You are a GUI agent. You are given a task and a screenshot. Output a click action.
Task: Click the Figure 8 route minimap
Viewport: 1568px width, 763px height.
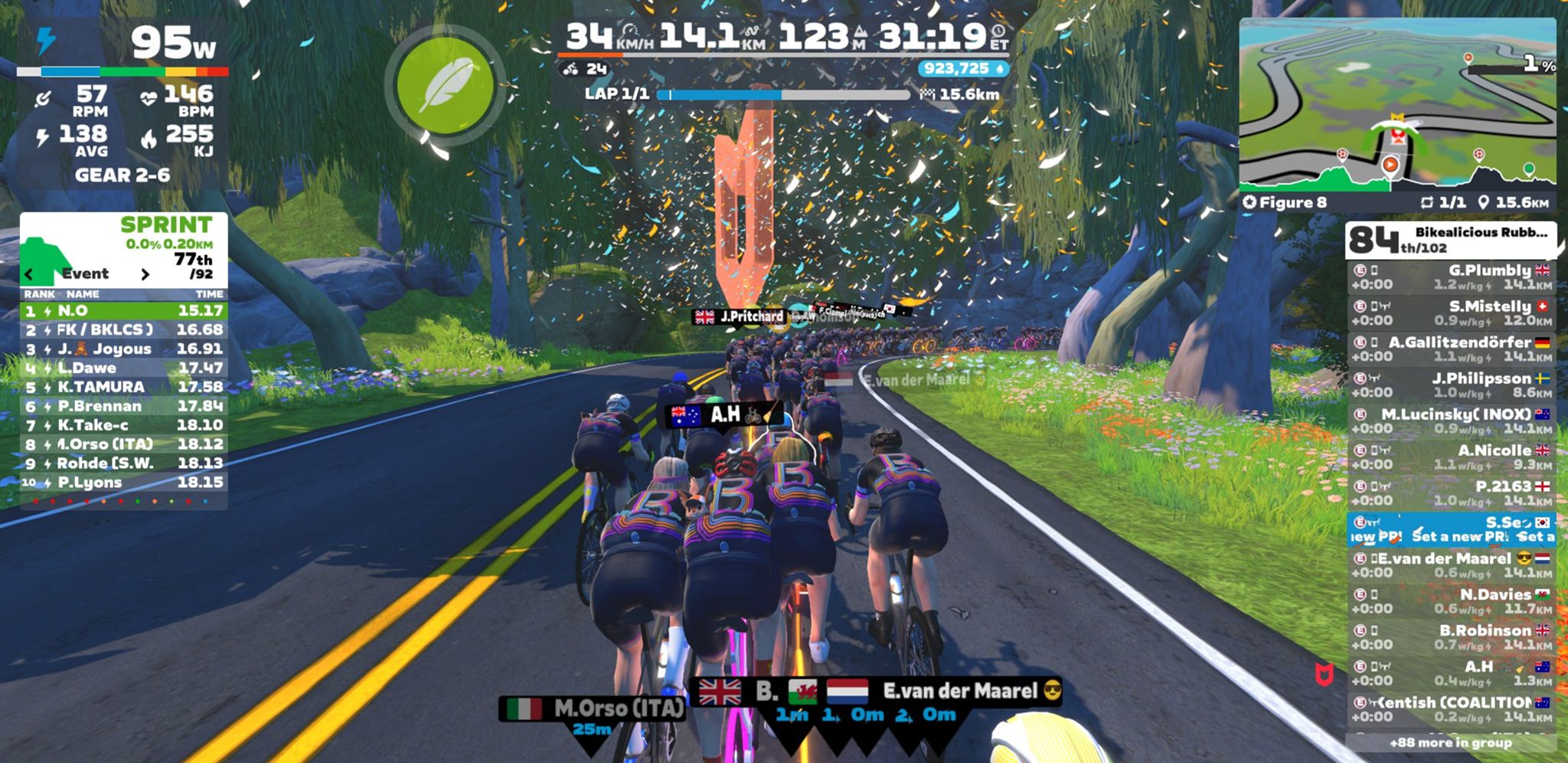pos(1397,103)
